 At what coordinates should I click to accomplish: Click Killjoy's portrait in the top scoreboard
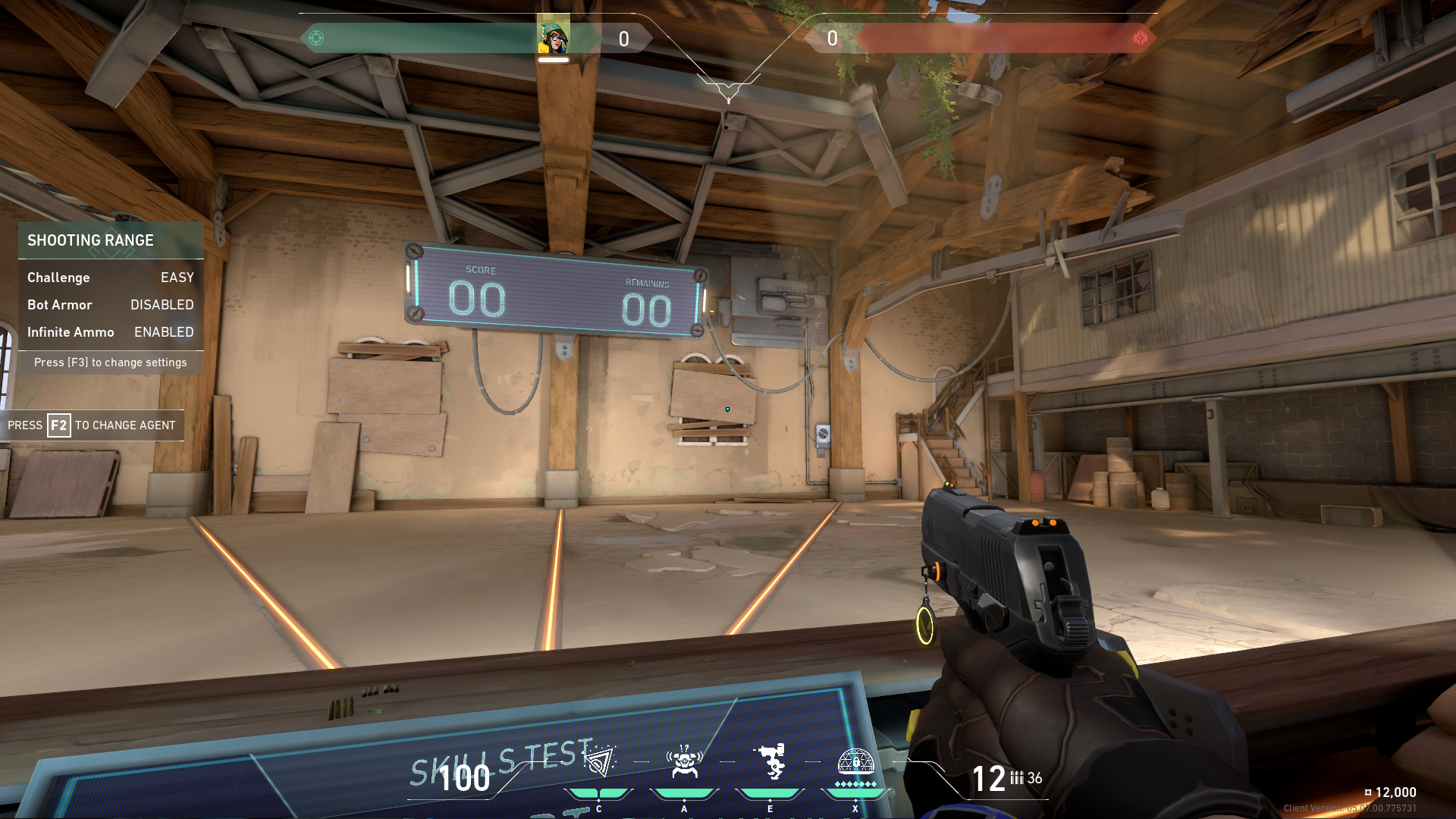click(553, 35)
